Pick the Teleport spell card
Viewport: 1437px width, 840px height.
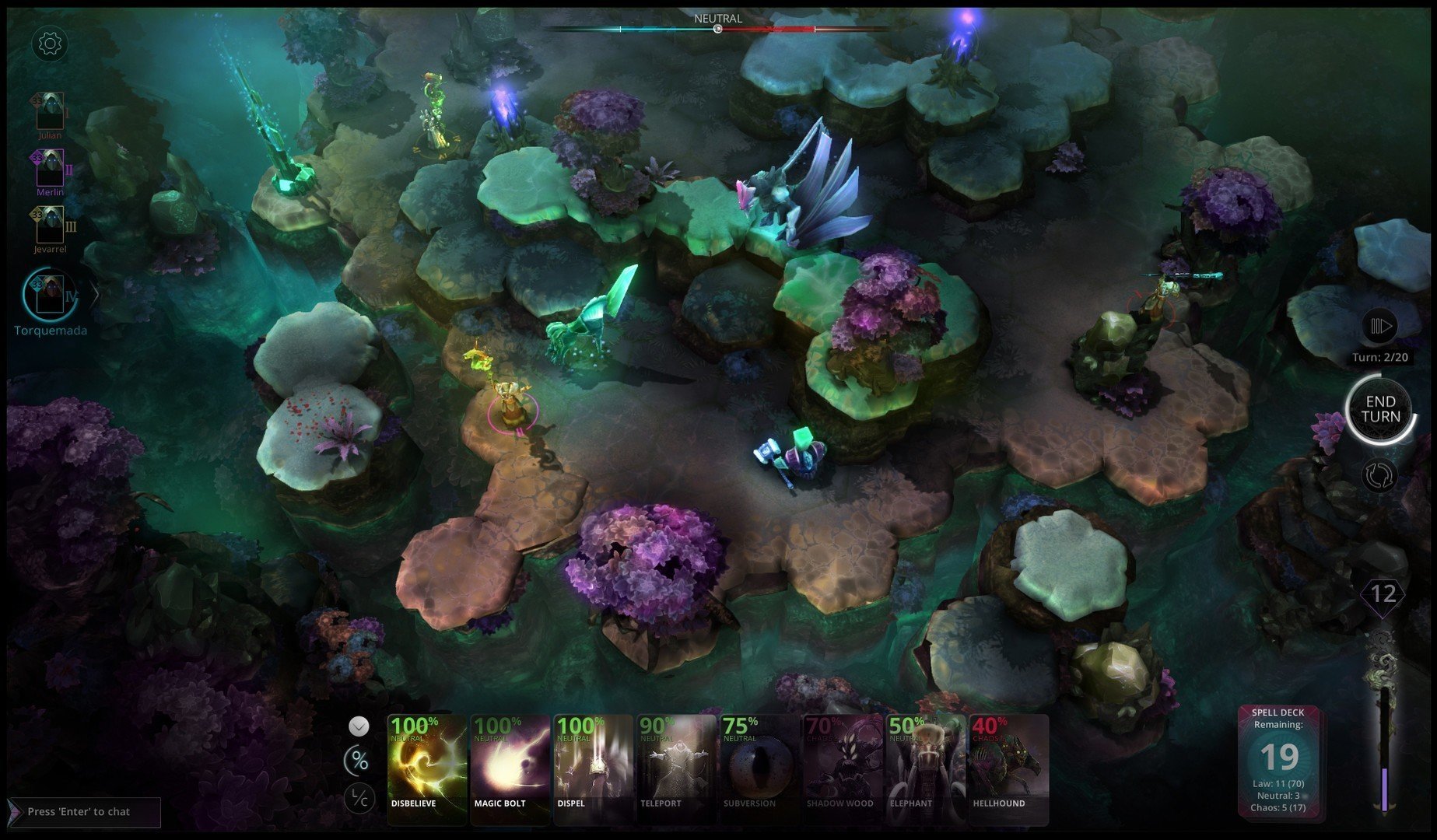pos(675,768)
